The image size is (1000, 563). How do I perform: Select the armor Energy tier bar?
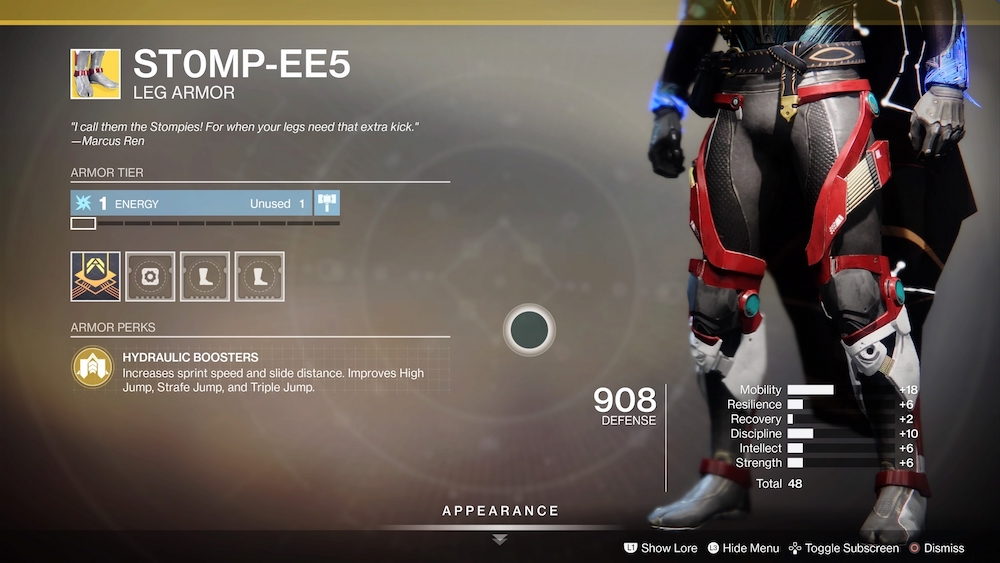coord(191,203)
